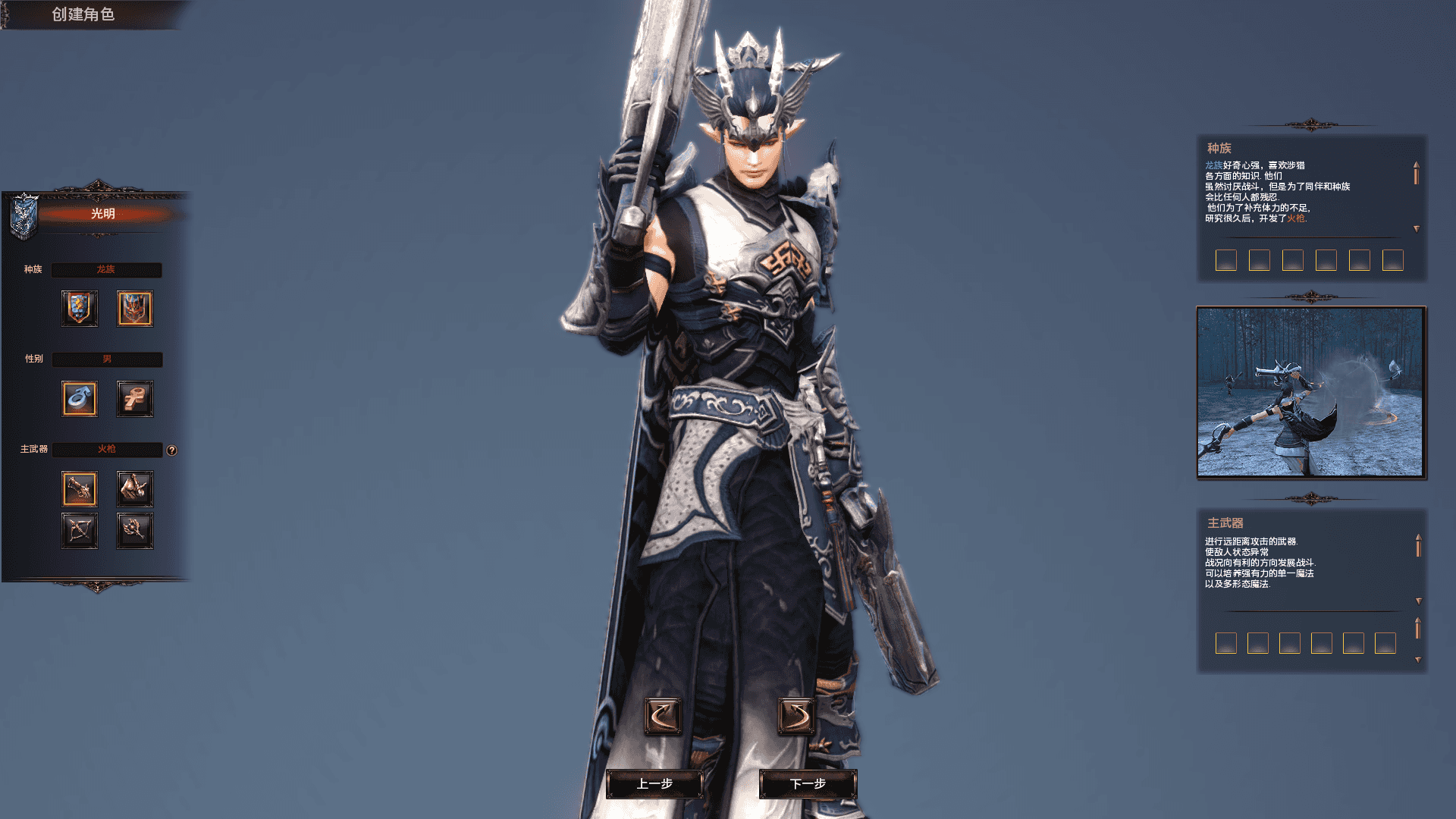
Task: Select the gauntlet weapon icon
Action: pos(134,488)
